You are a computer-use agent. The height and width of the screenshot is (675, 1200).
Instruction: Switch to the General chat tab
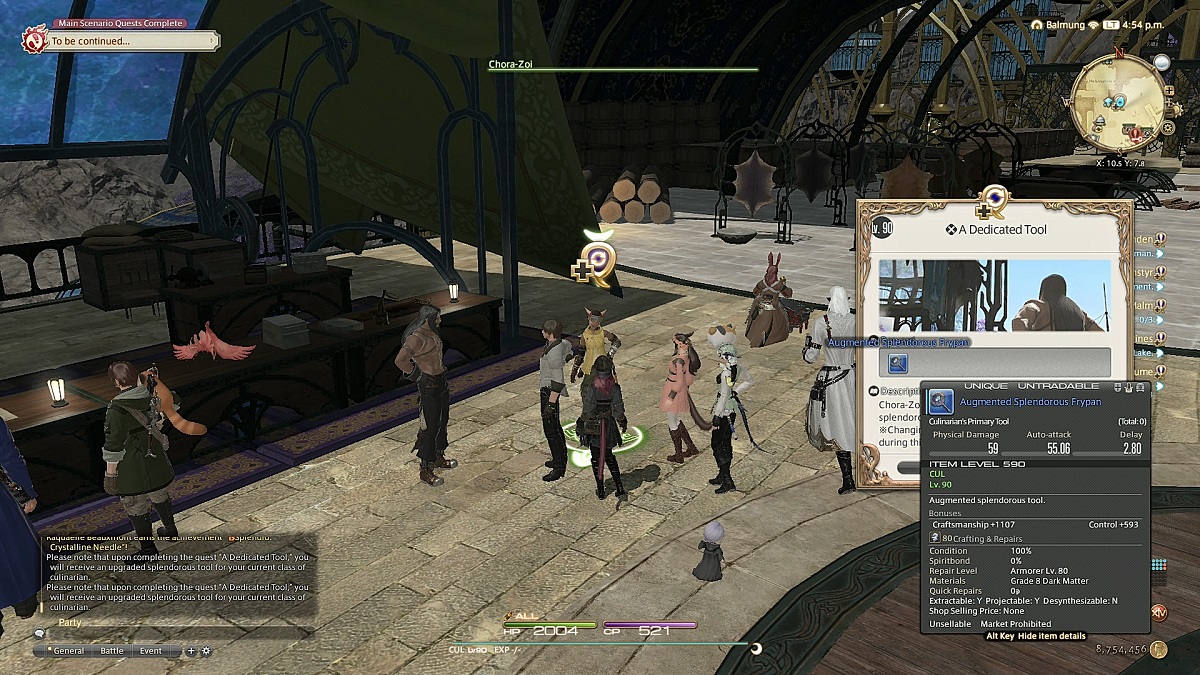(69, 650)
